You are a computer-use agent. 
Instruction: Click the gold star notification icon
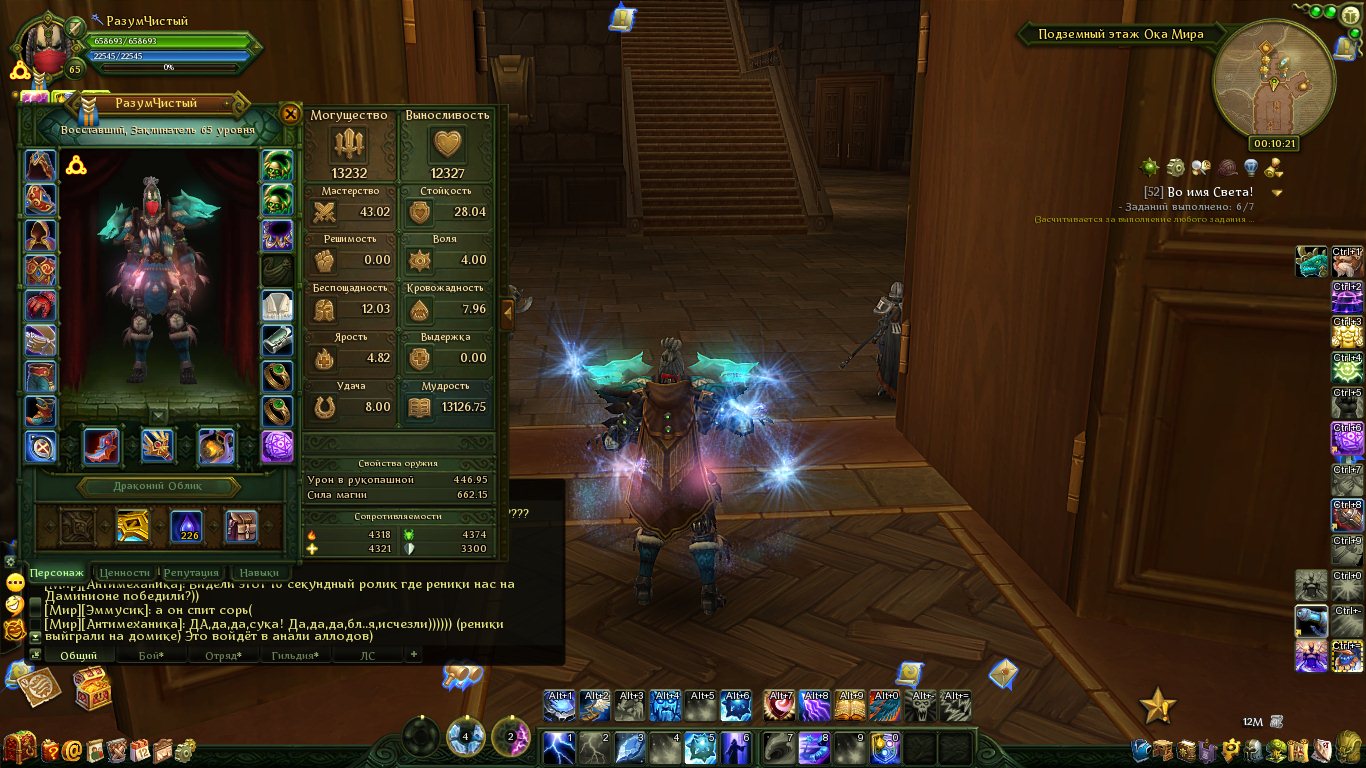tap(1158, 706)
